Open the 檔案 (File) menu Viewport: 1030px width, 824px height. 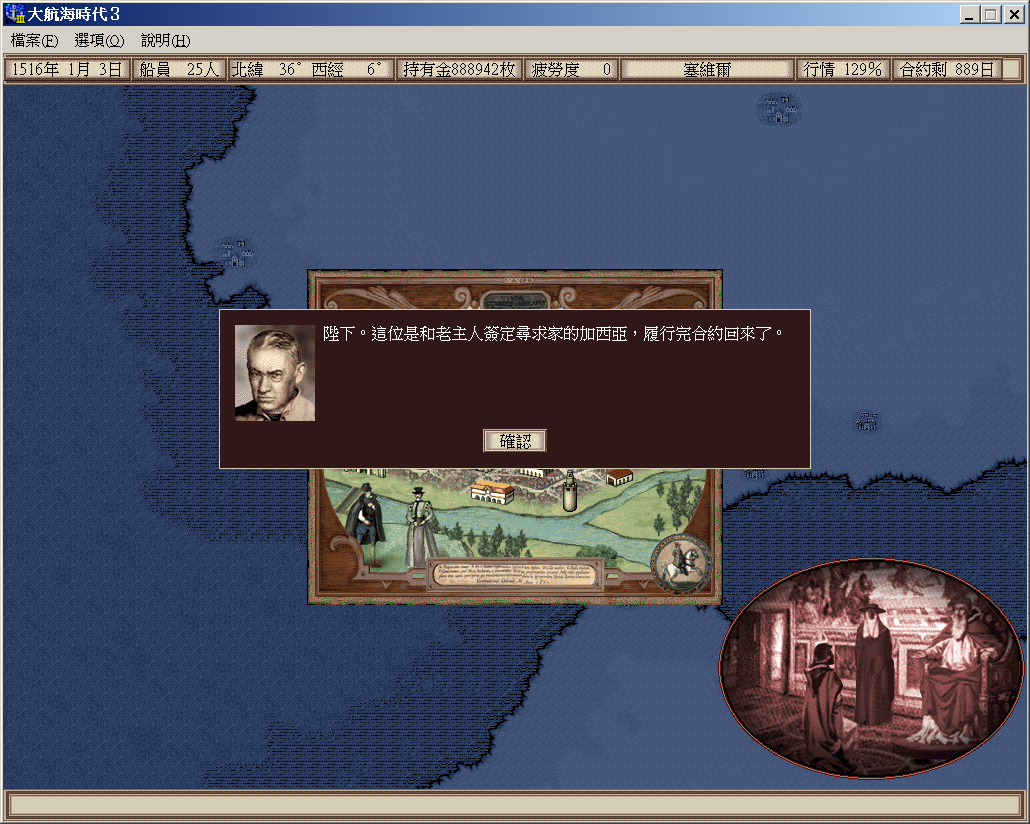pos(34,41)
